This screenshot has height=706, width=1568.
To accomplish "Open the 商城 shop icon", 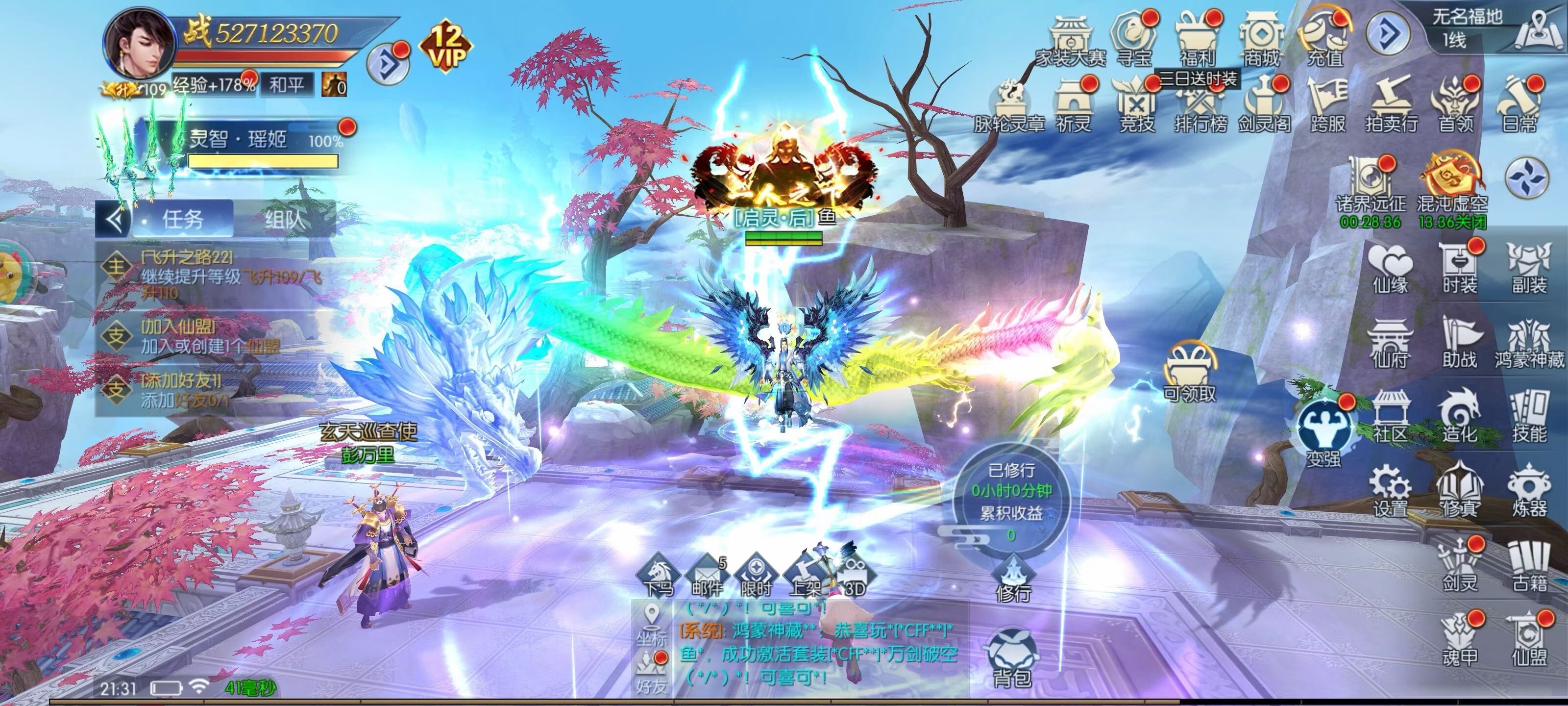I will click(1261, 37).
